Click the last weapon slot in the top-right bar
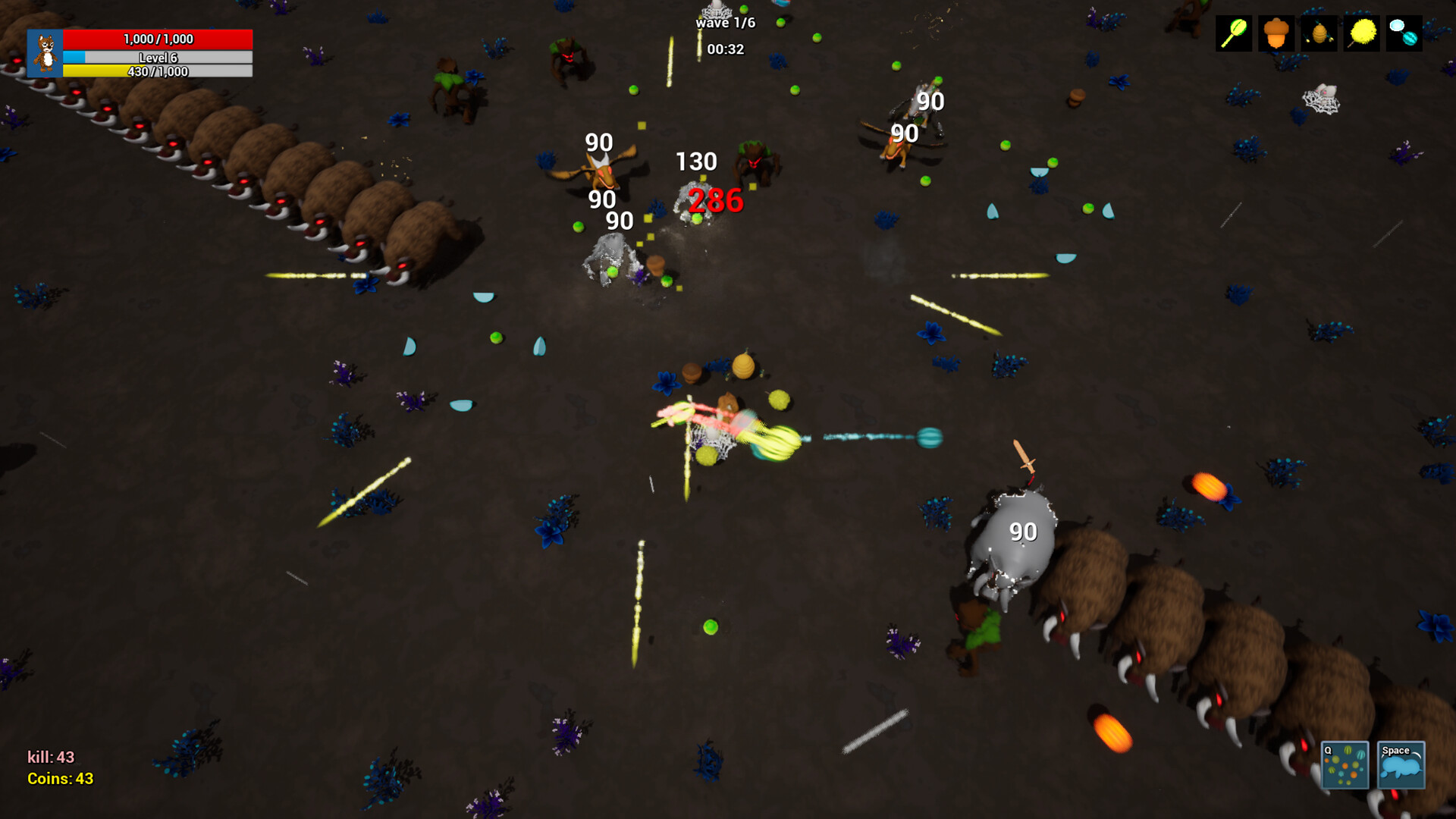Screen dimensions: 1456x819 pyautogui.click(x=1404, y=34)
